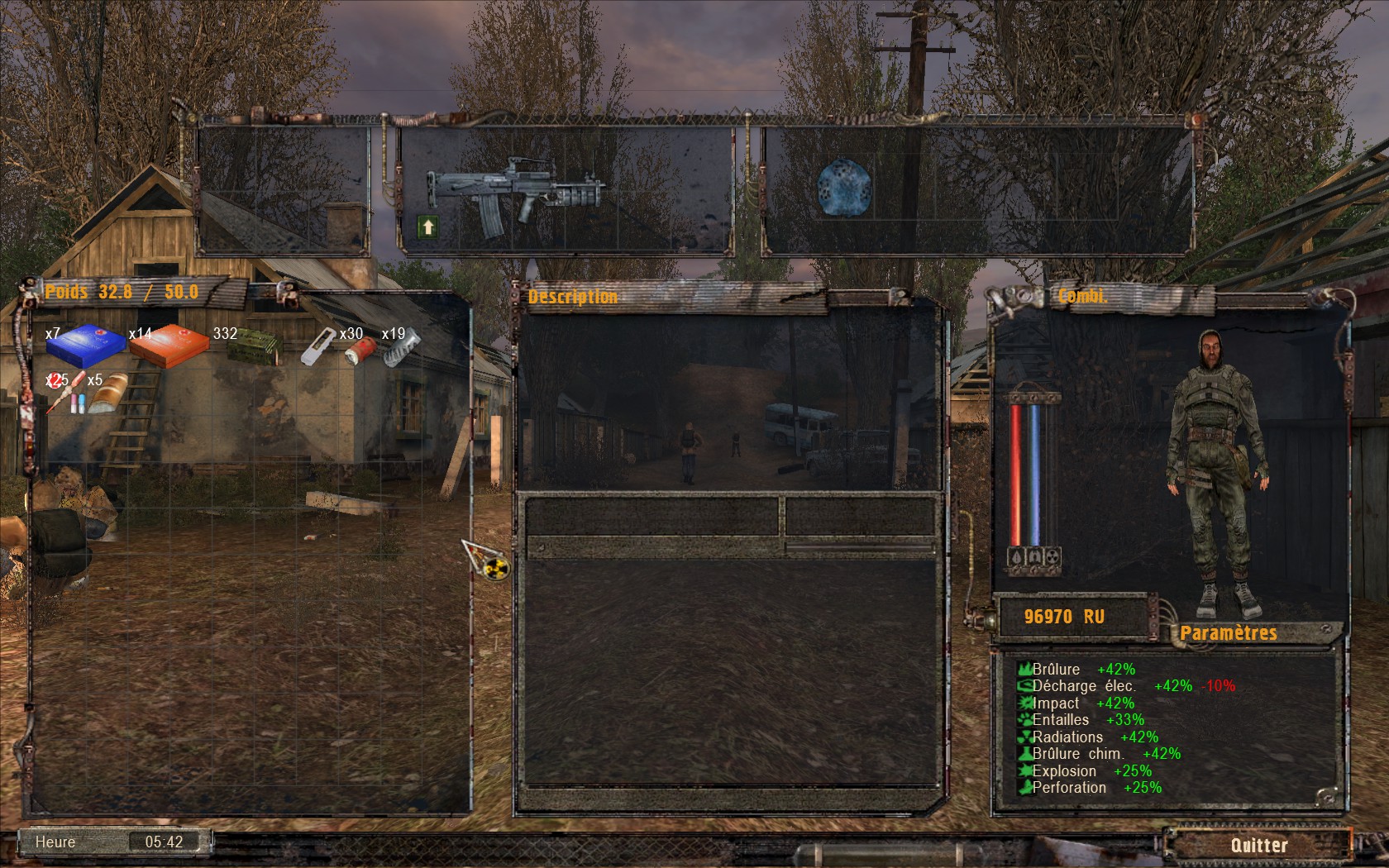Select the blue medkit stack

tap(85, 344)
